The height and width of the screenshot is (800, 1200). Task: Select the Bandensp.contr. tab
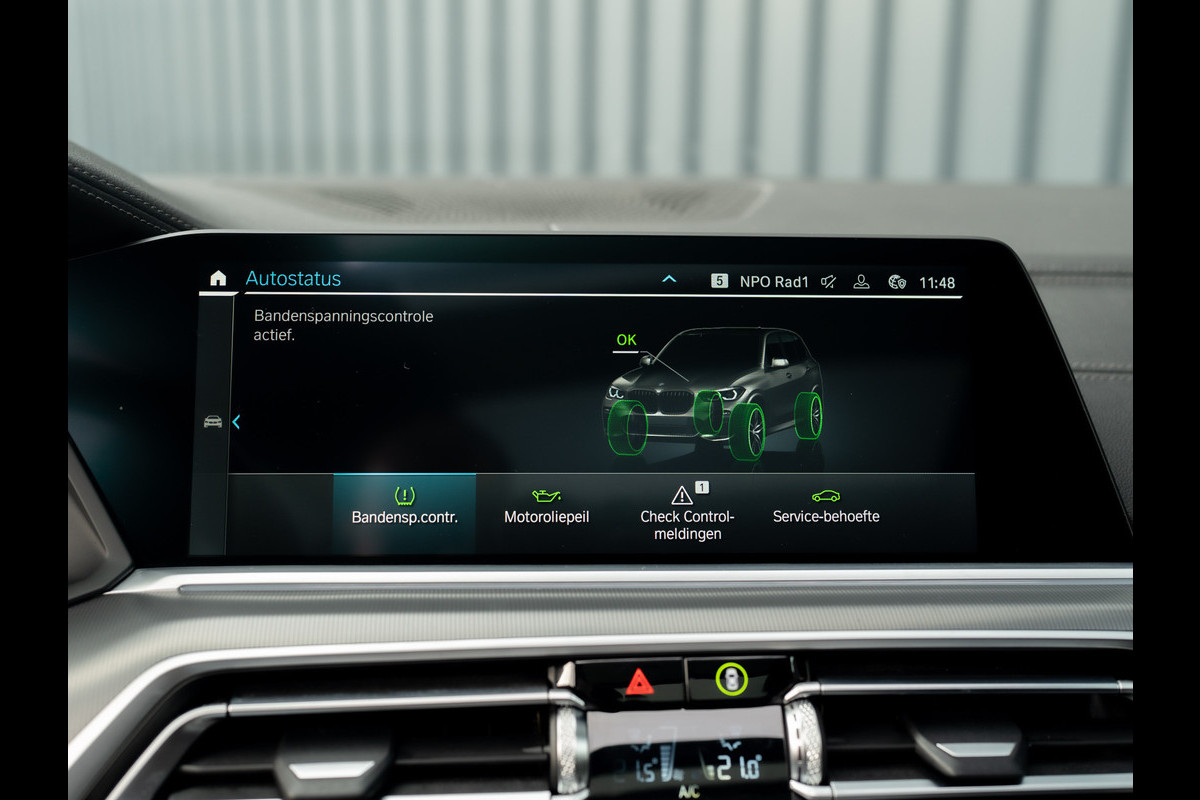point(404,507)
